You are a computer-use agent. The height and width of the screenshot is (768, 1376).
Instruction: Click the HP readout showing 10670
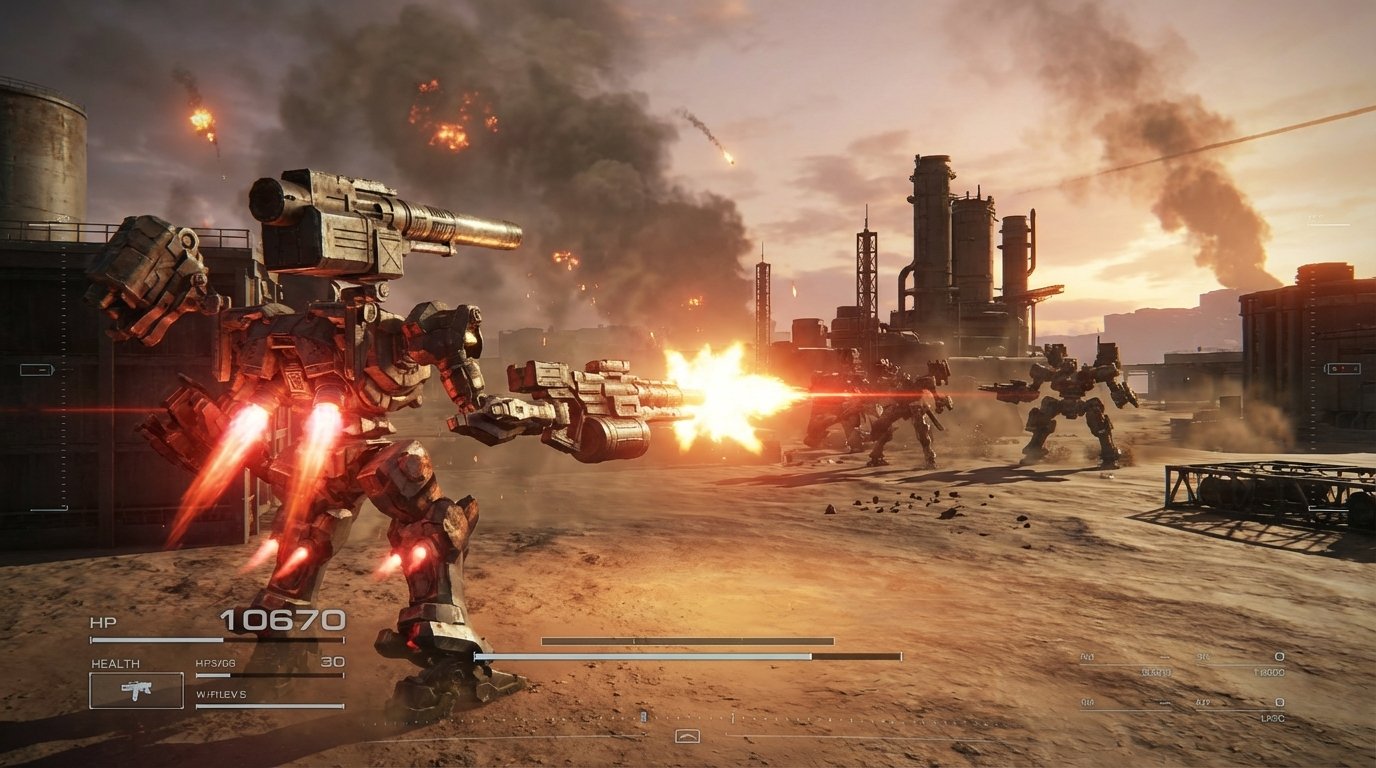coord(282,621)
